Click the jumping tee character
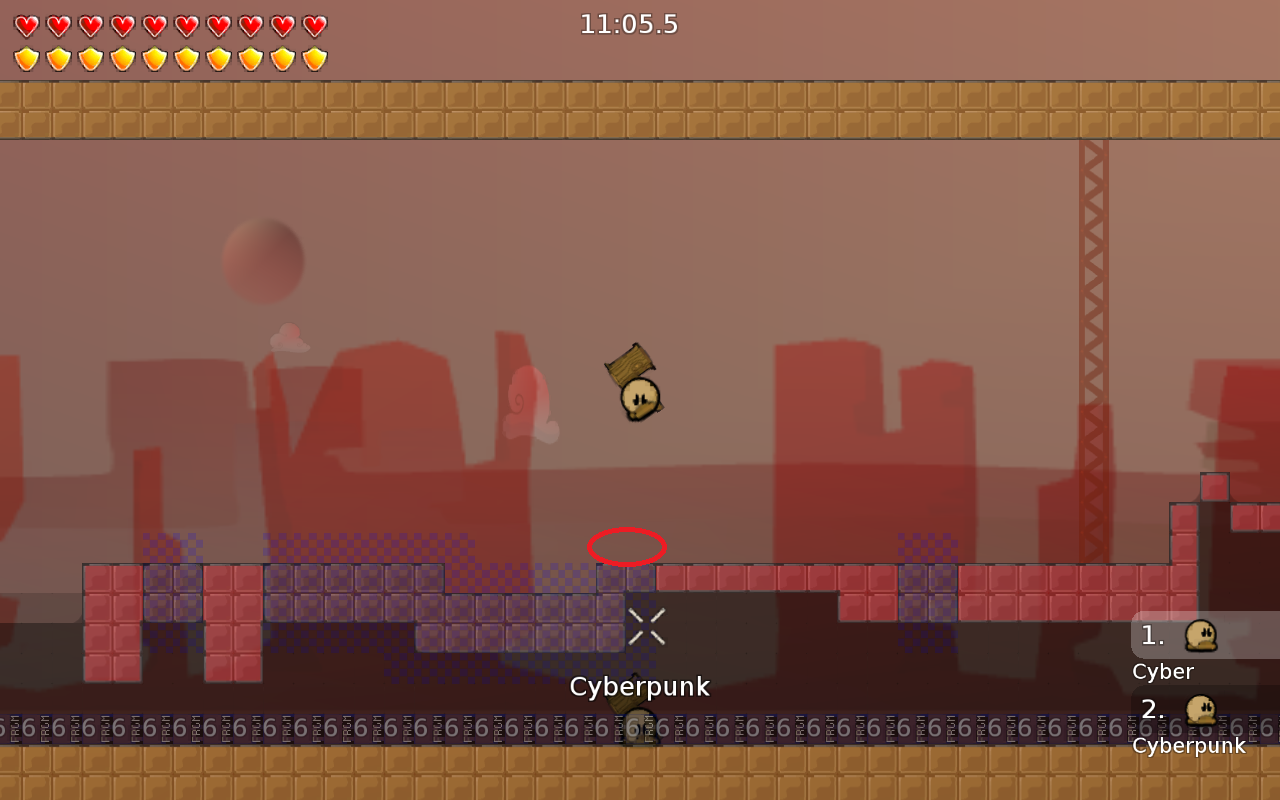1280x800 pixels. click(639, 397)
